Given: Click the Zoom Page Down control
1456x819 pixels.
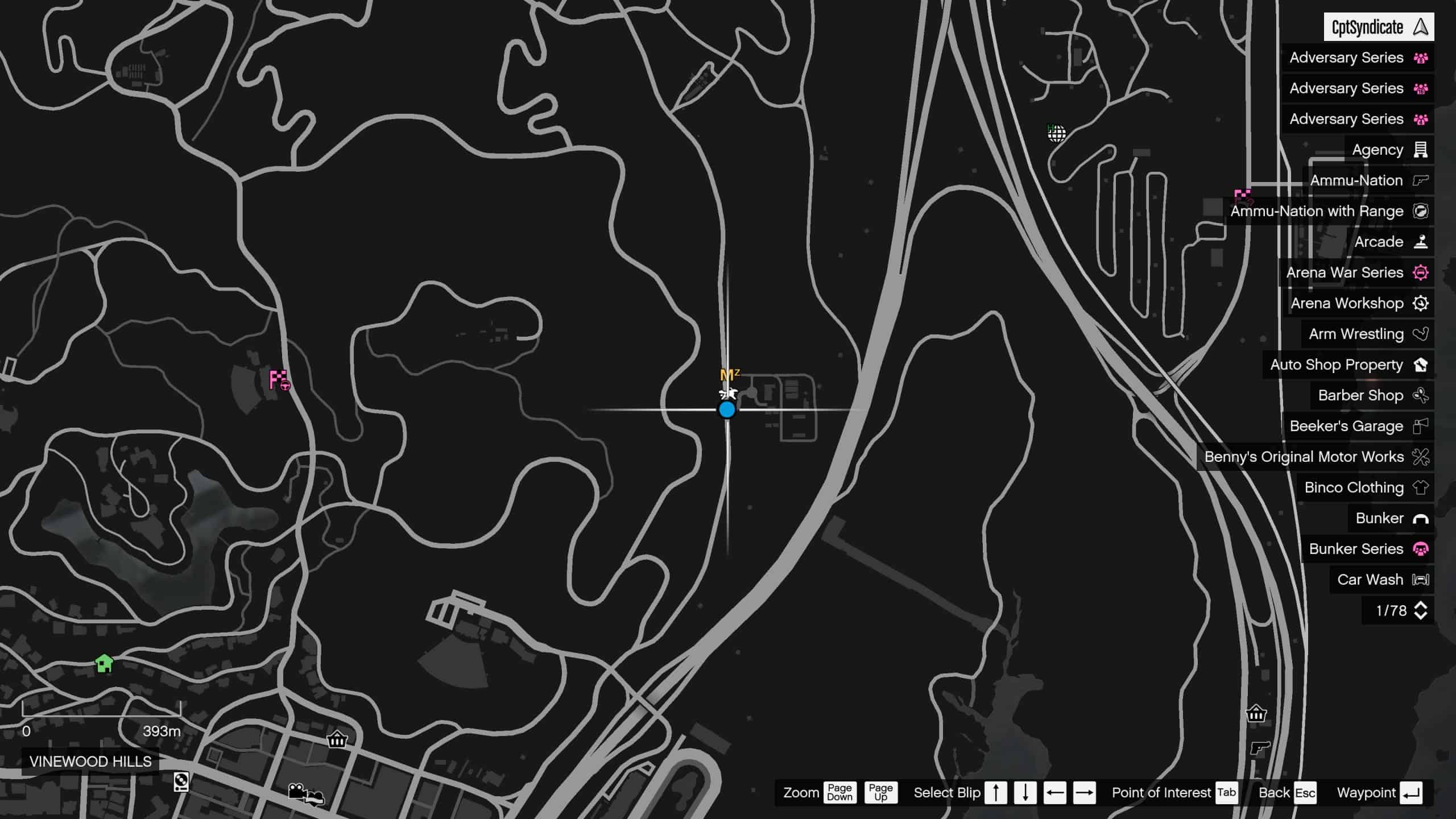Looking at the screenshot, I should click(x=840, y=792).
